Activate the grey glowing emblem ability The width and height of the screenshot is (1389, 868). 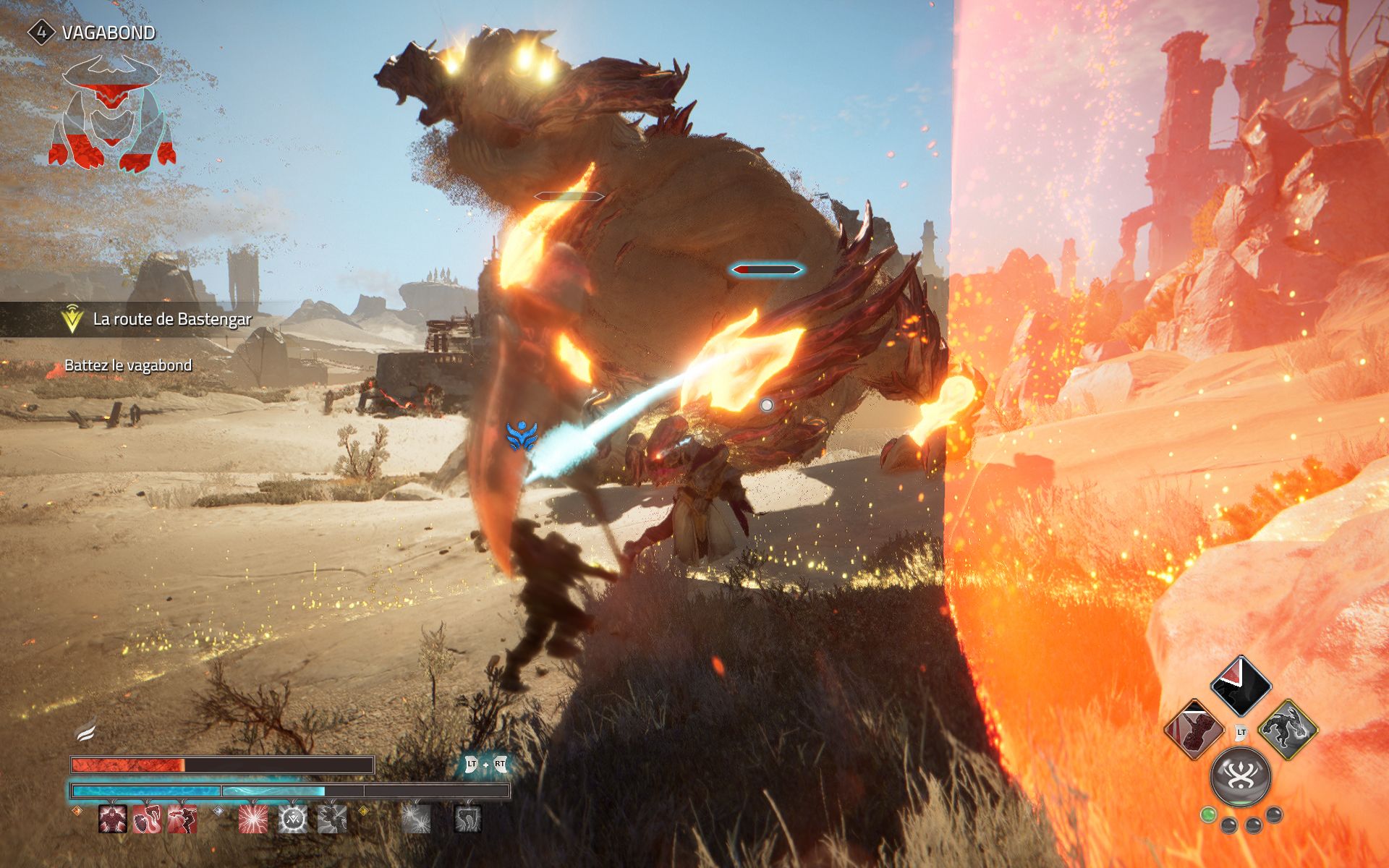[x=293, y=819]
